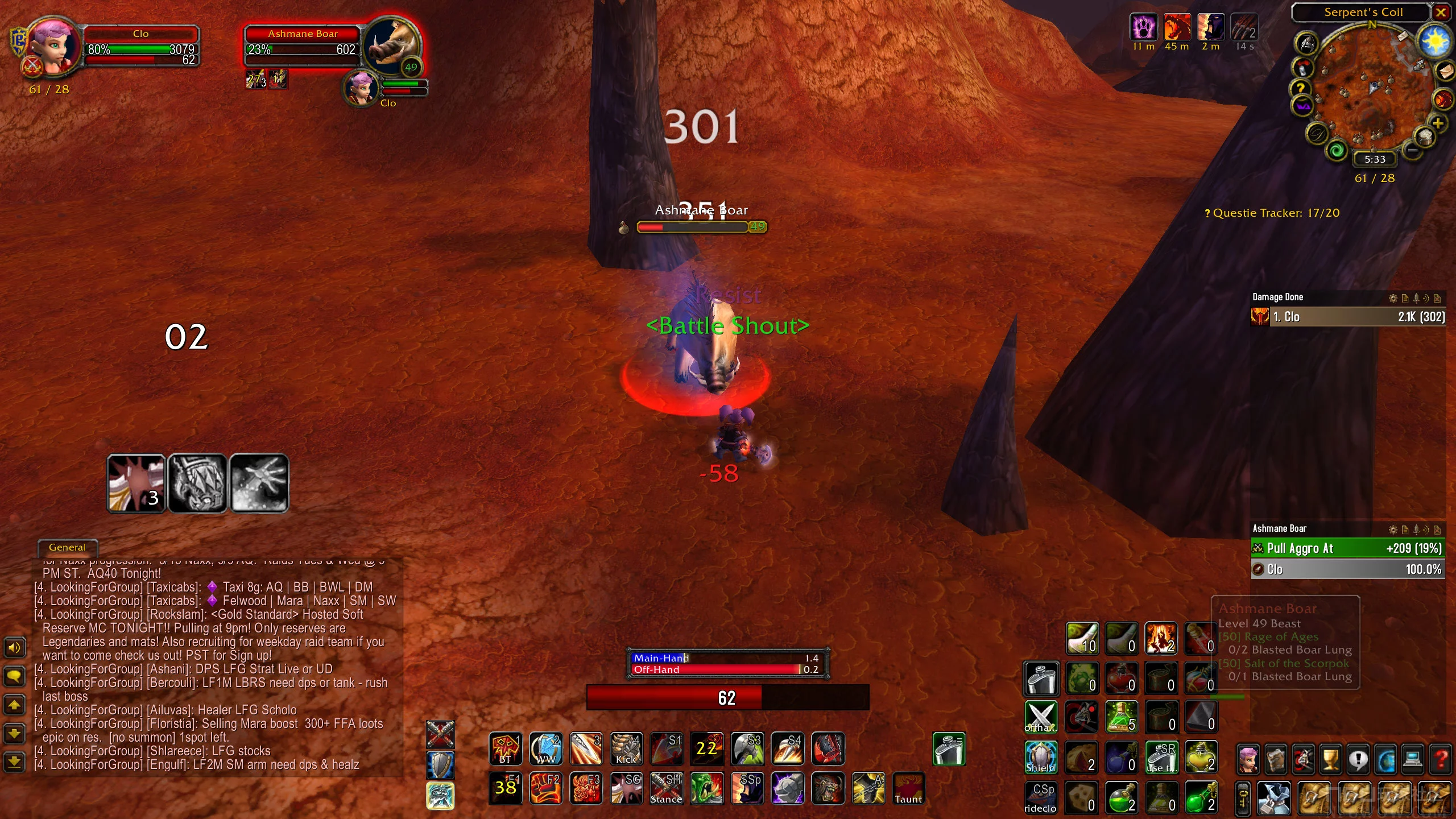
Task: Open the WeakAuras minimap button
Action: click(1302, 106)
